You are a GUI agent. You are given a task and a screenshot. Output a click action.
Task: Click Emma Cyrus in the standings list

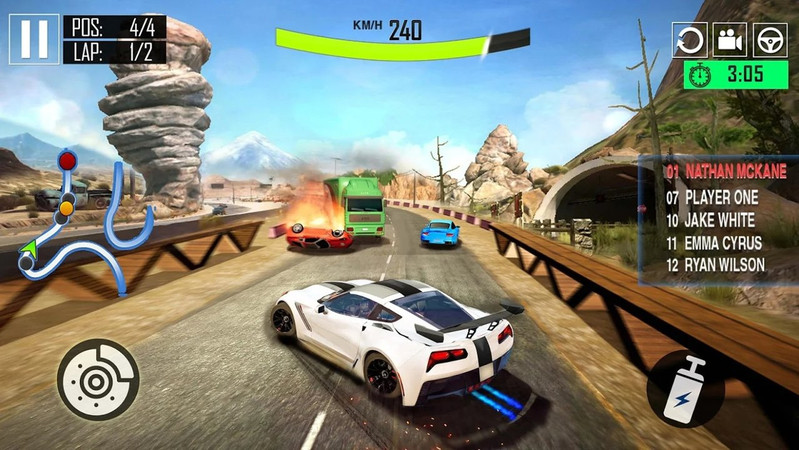[x=714, y=242]
